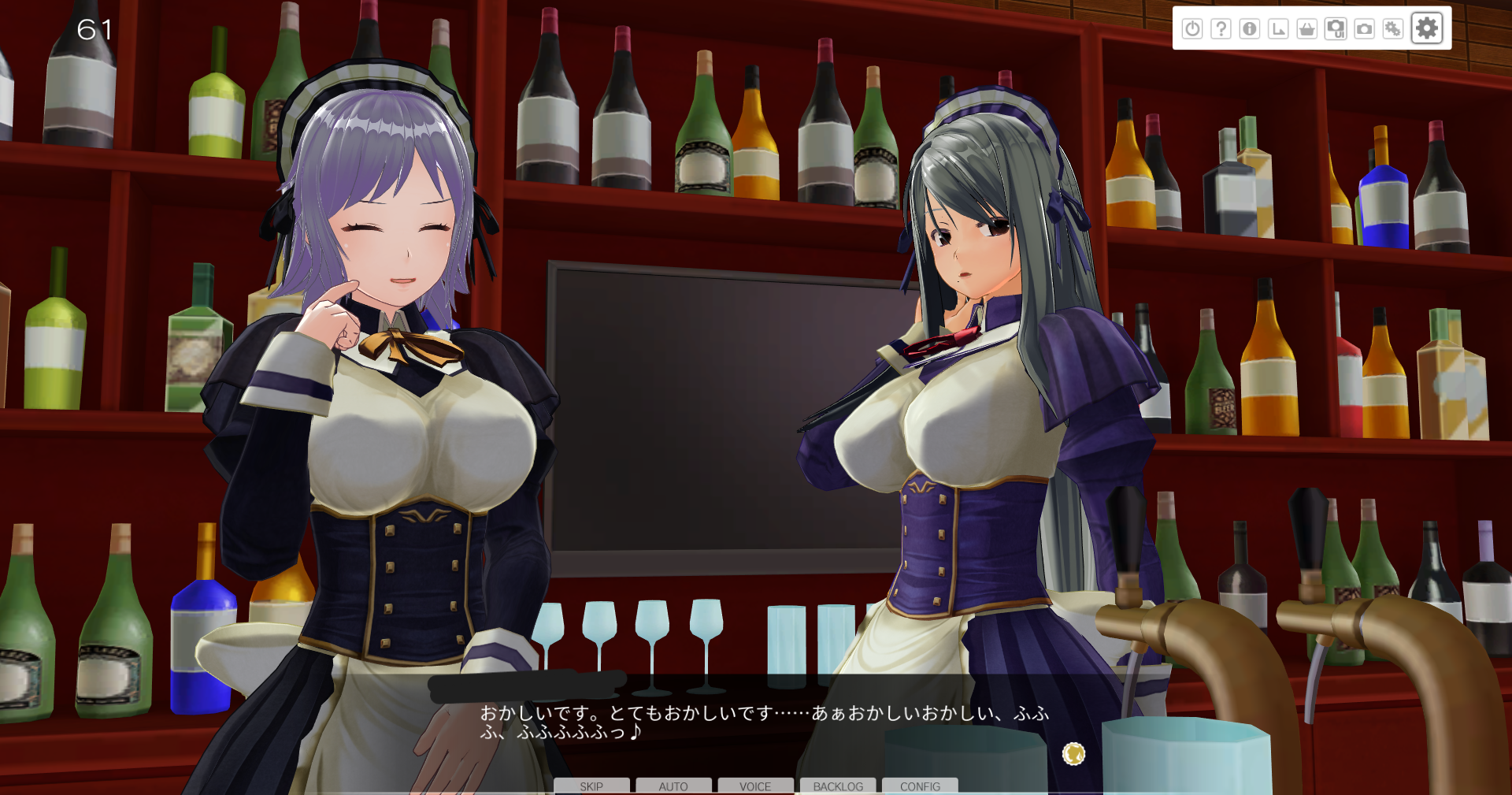Open the BACKLOG of past dialogue
The width and height of the screenshot is (1512, 795).
point(838,786)
